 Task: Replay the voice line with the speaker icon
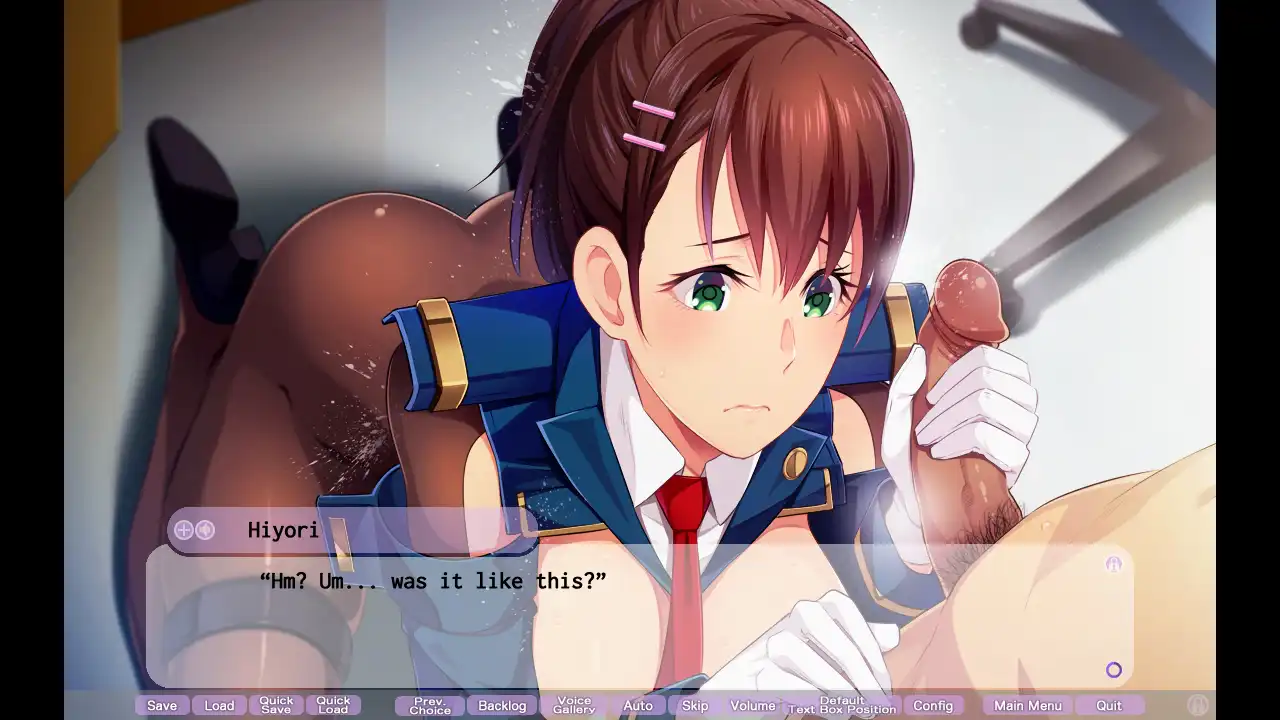pyautogui.click(x=205, y=530)
